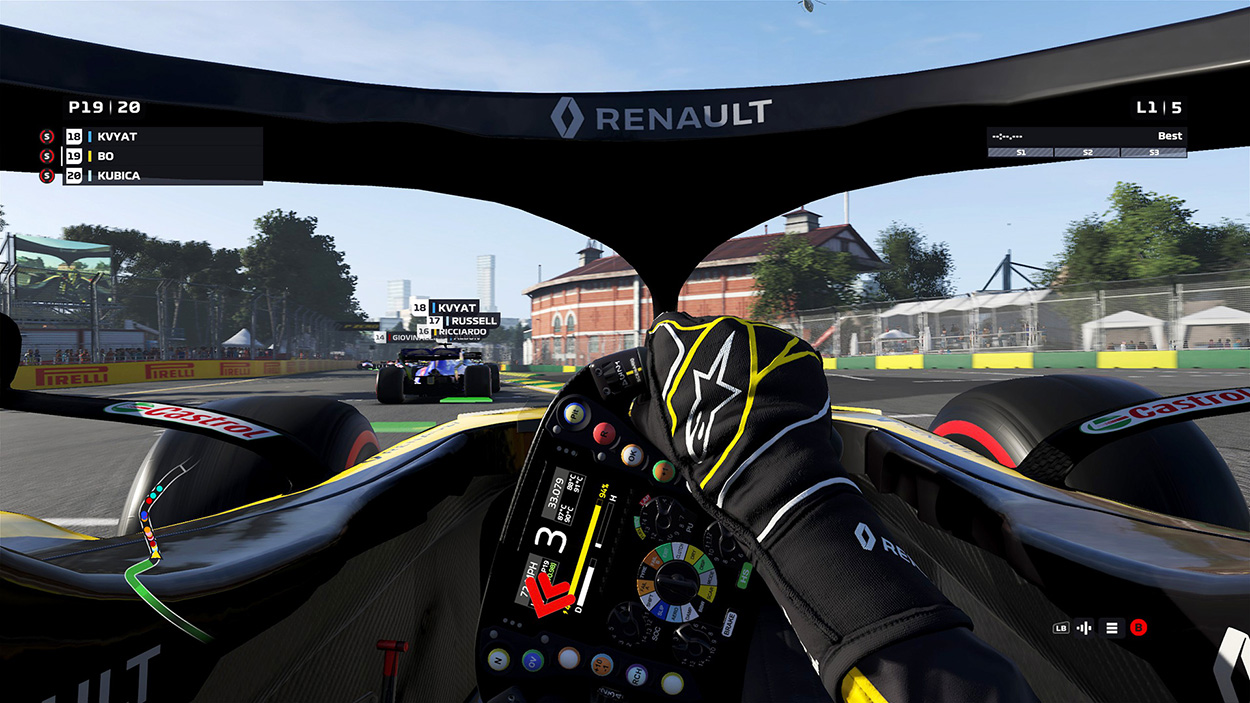Select the S2 sector segment
This screenshot has height=703, width=1250.
1087,153
